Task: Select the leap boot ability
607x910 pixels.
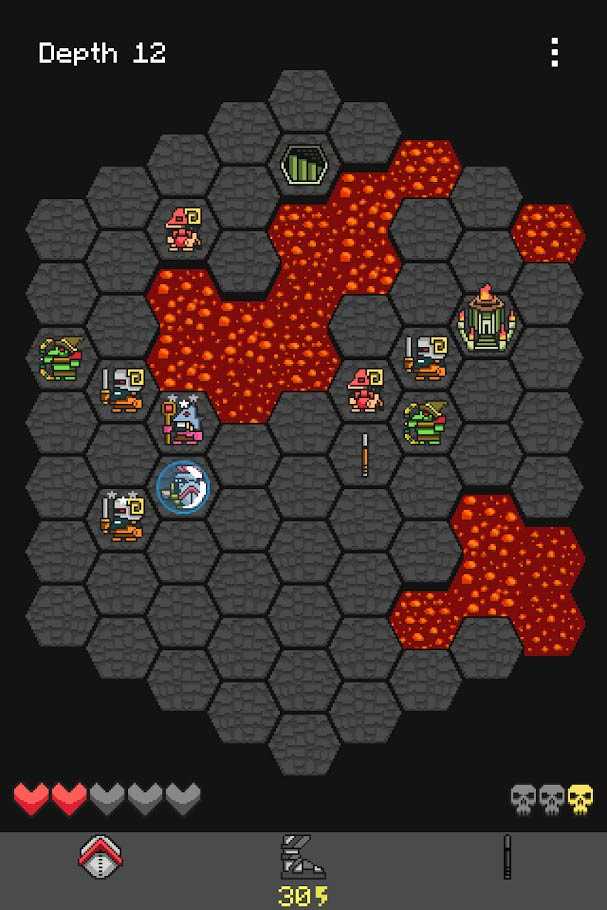Action: [303, 858]
